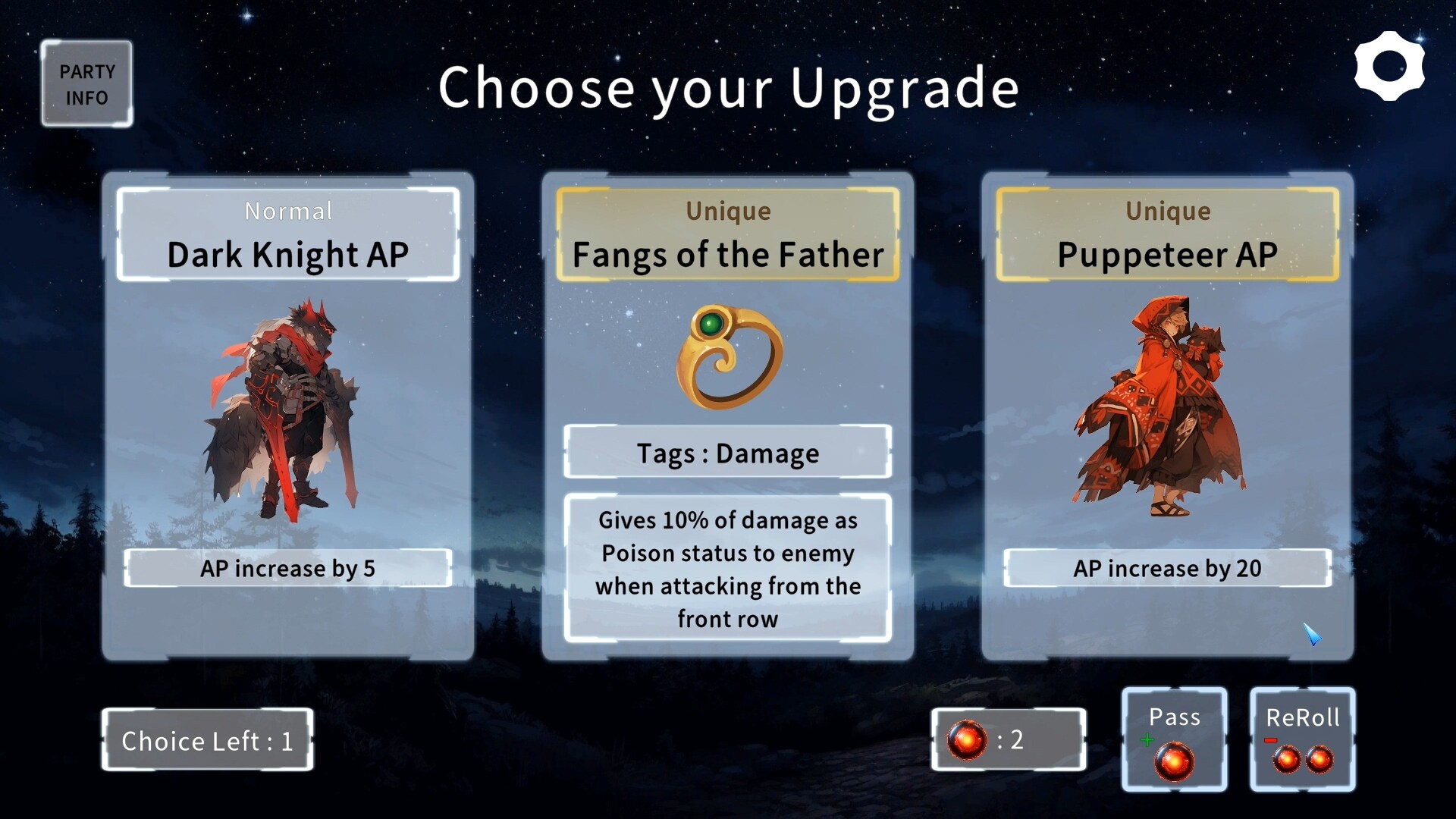Click the Tags: Damage label
Screen dimensions: 1456x819
[x=726, y=453]
